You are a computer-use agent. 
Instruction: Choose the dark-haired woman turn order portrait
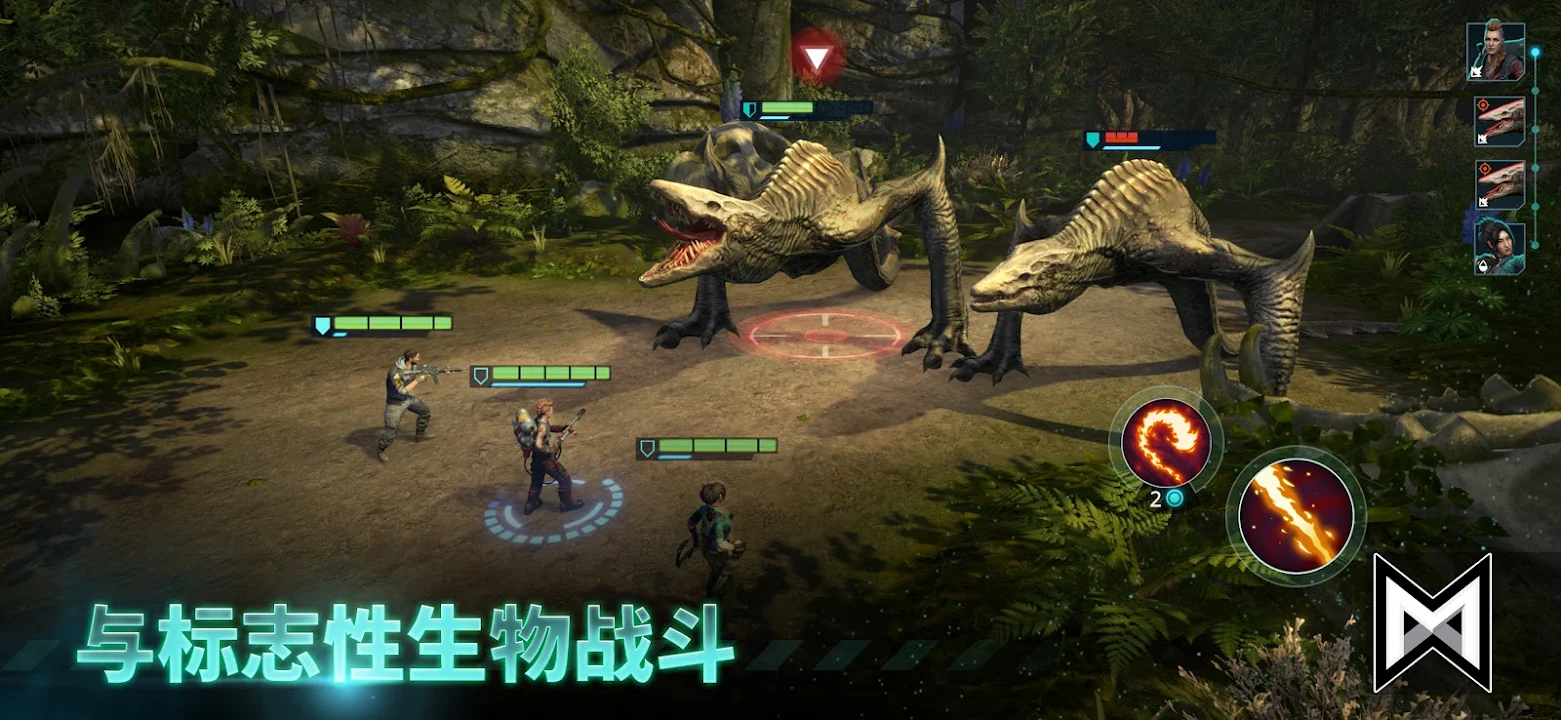pyautogui.click(x=1499, y=247)
